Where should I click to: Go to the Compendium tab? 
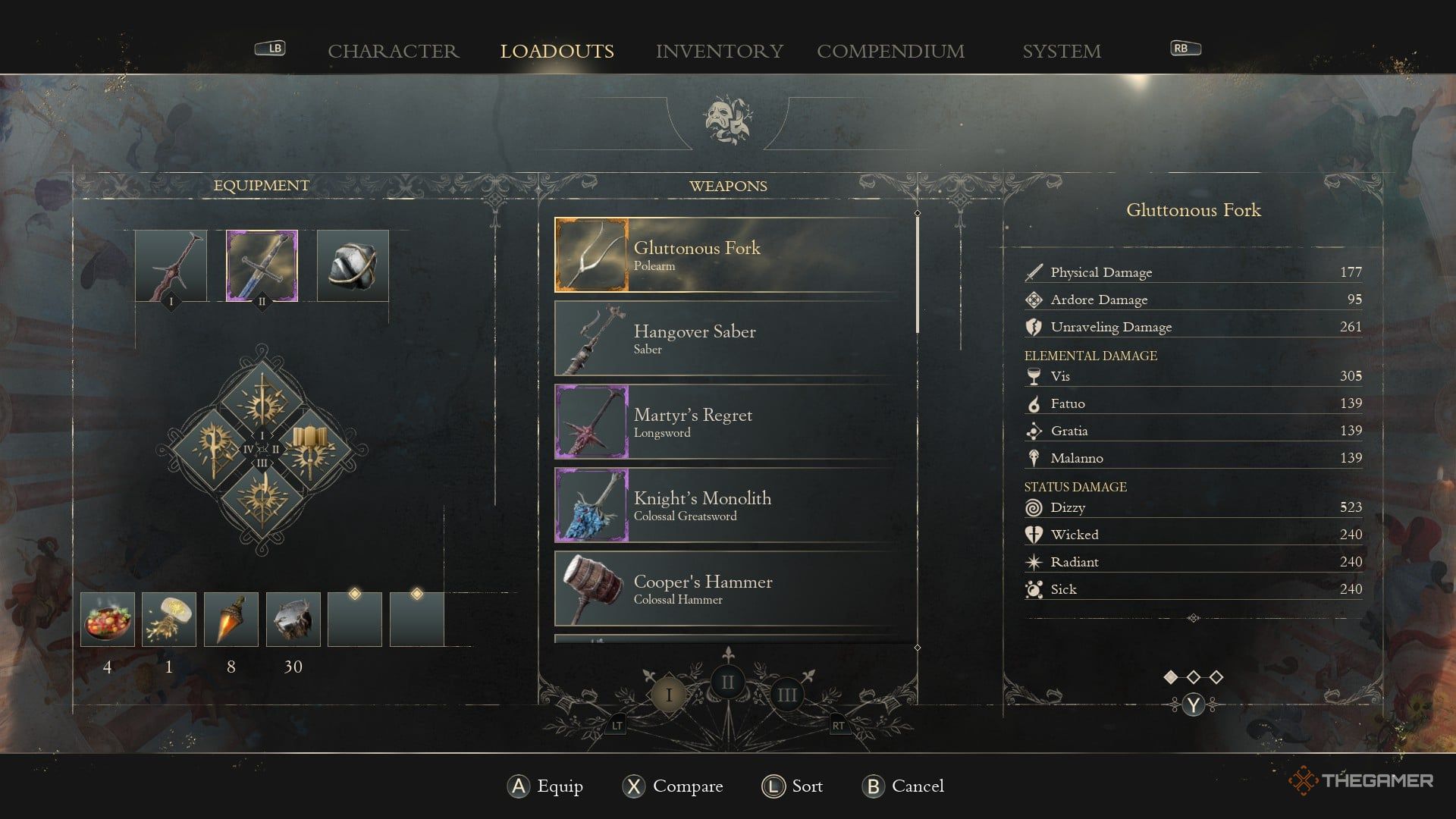[x=890, y=51]
